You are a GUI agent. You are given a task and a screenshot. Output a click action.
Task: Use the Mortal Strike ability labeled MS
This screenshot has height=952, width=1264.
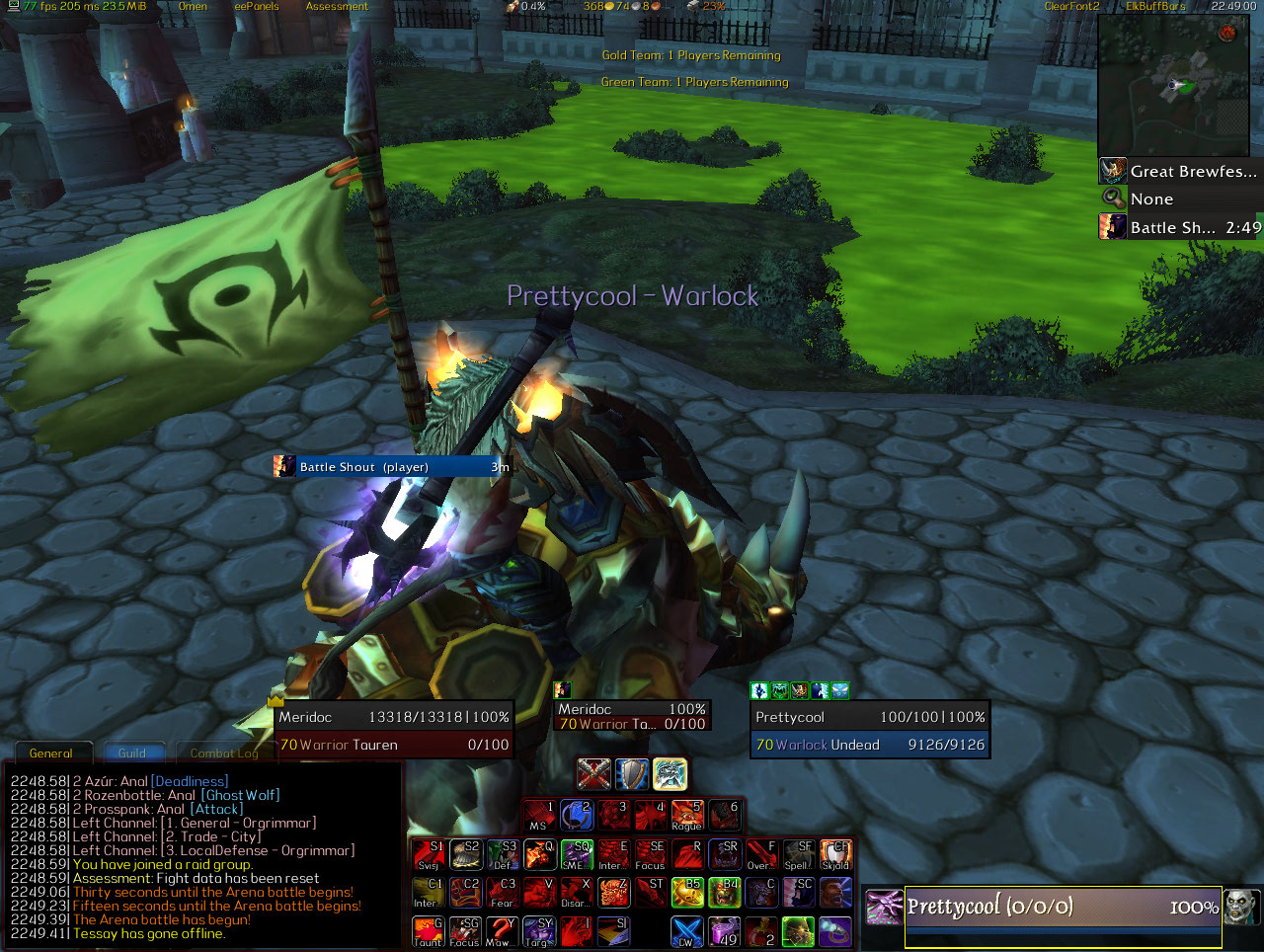point(539,816)
